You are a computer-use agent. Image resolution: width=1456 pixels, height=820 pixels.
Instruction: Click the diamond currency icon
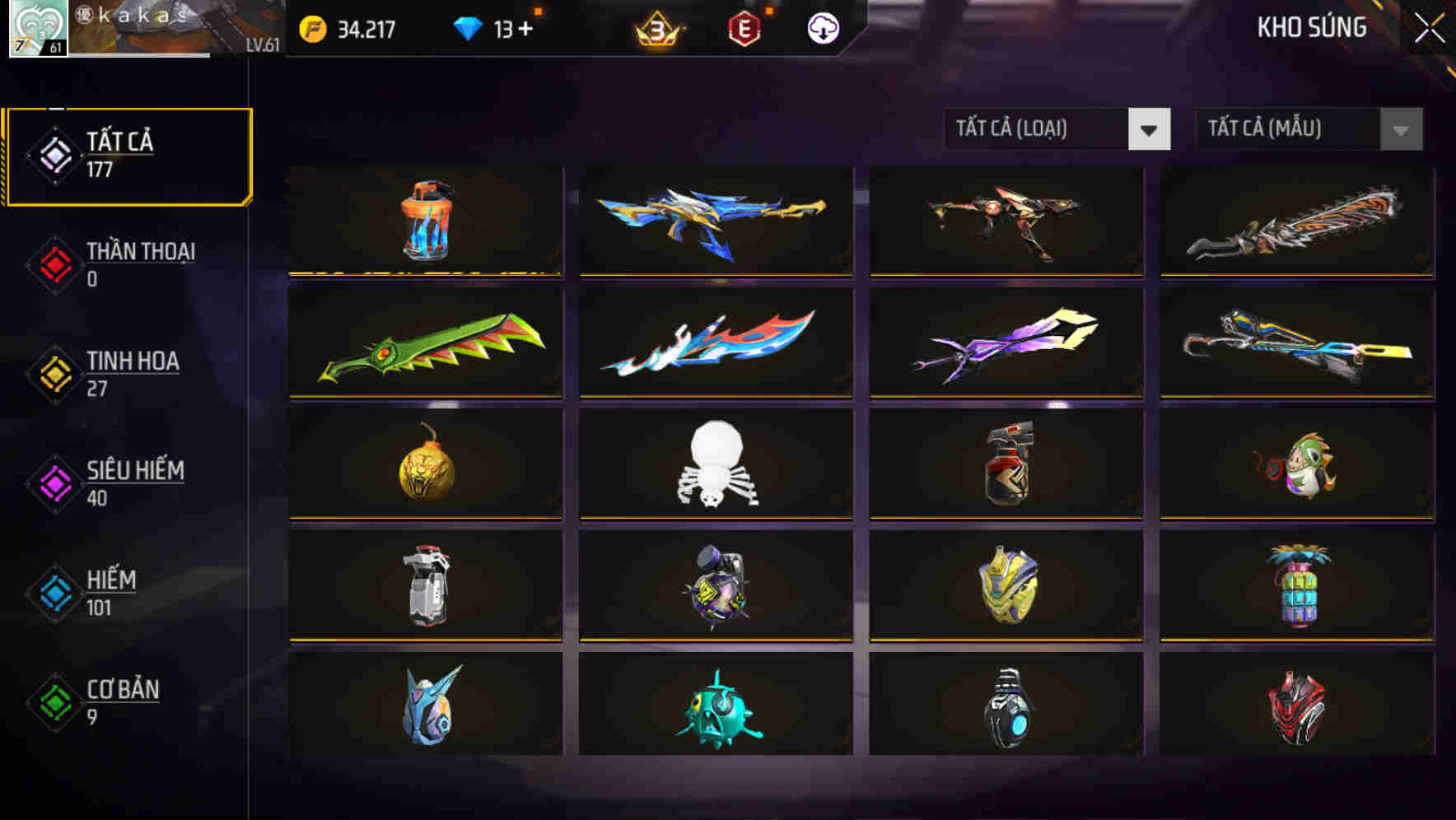click(468, 26)
